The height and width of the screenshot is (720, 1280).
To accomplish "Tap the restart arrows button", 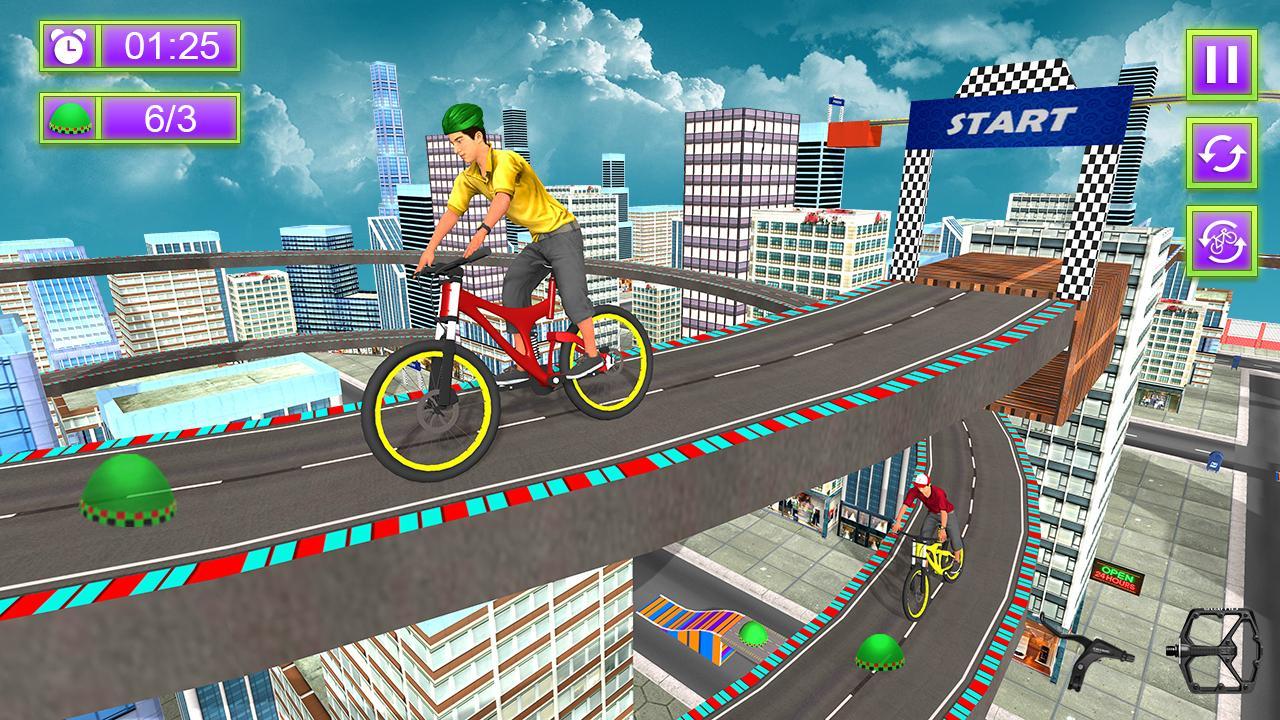I will pyautogui.click(x=1221, y=152).
